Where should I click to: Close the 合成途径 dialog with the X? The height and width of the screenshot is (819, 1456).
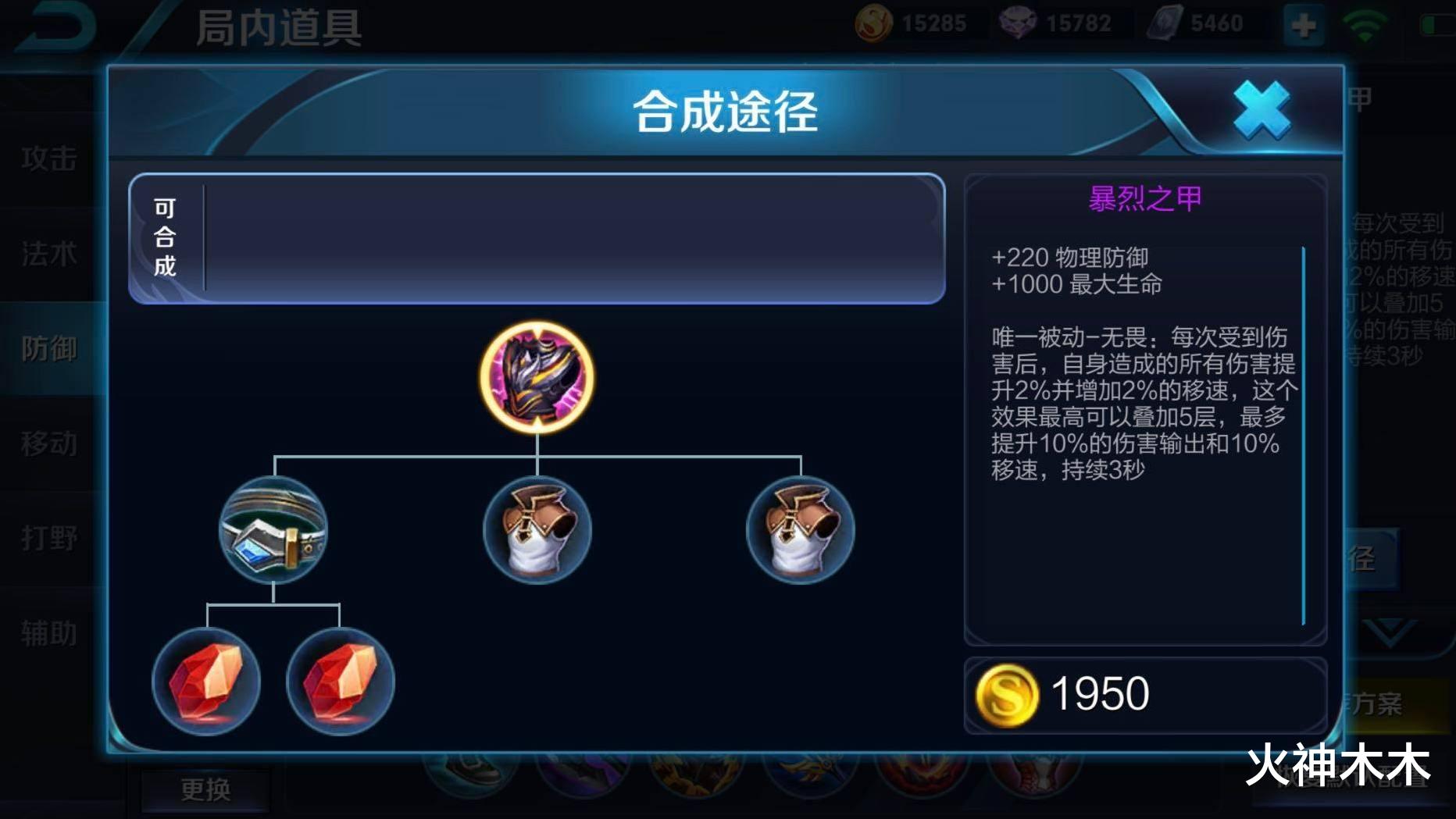(1261, 110)
